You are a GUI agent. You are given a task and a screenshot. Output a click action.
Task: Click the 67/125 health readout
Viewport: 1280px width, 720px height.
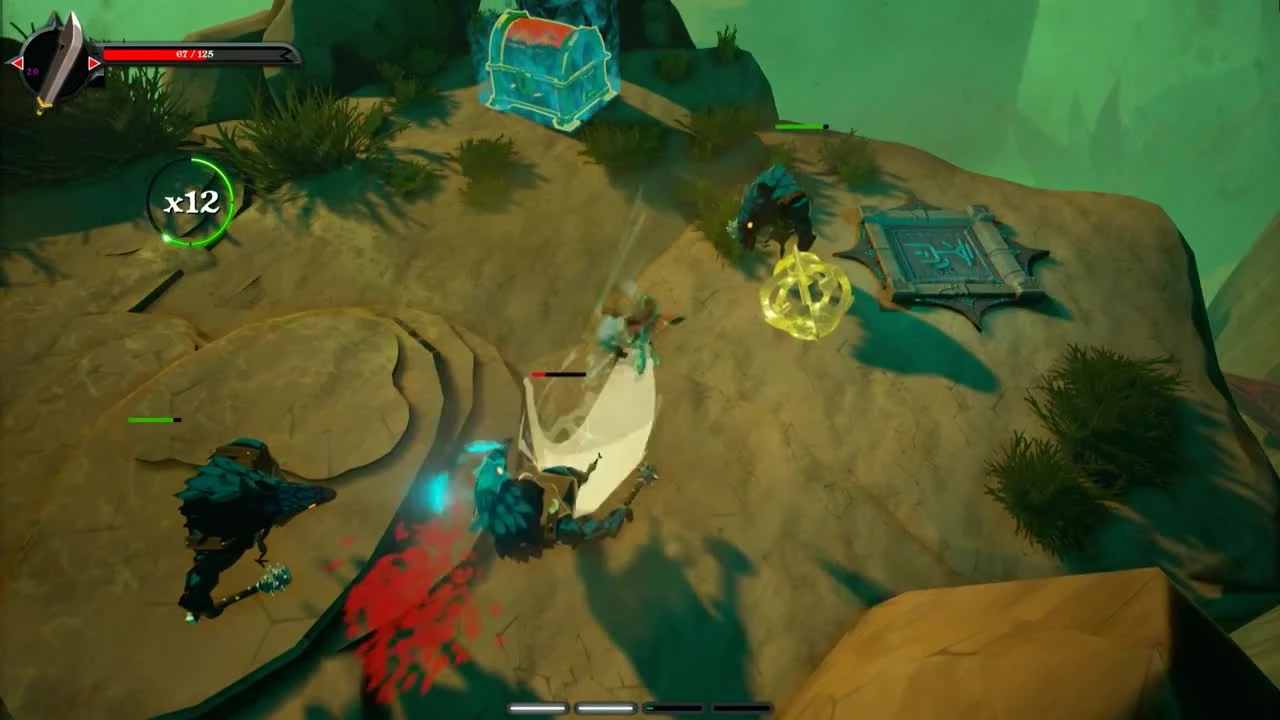[193, 54]
